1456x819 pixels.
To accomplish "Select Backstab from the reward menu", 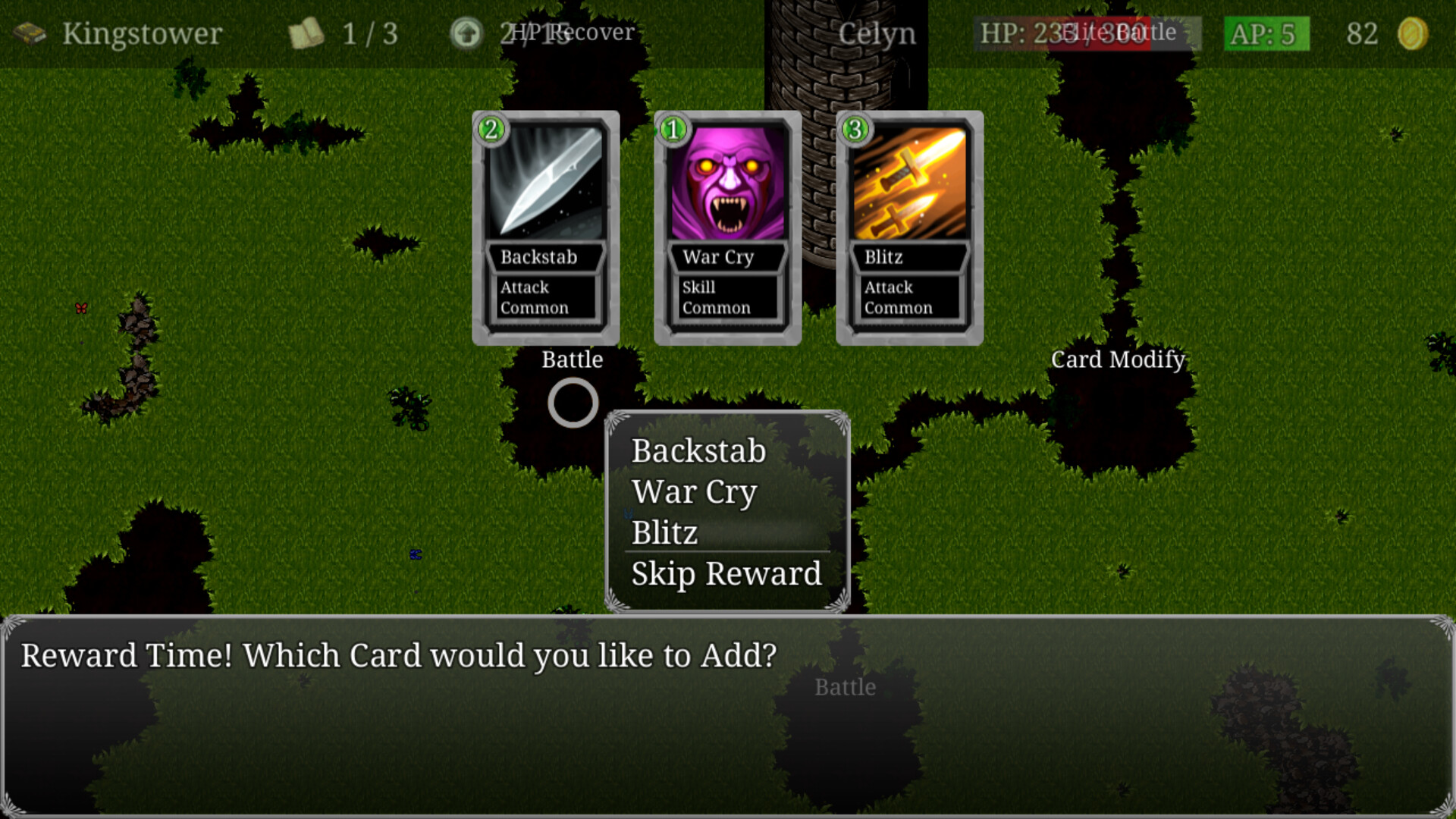I will point(698,450).
